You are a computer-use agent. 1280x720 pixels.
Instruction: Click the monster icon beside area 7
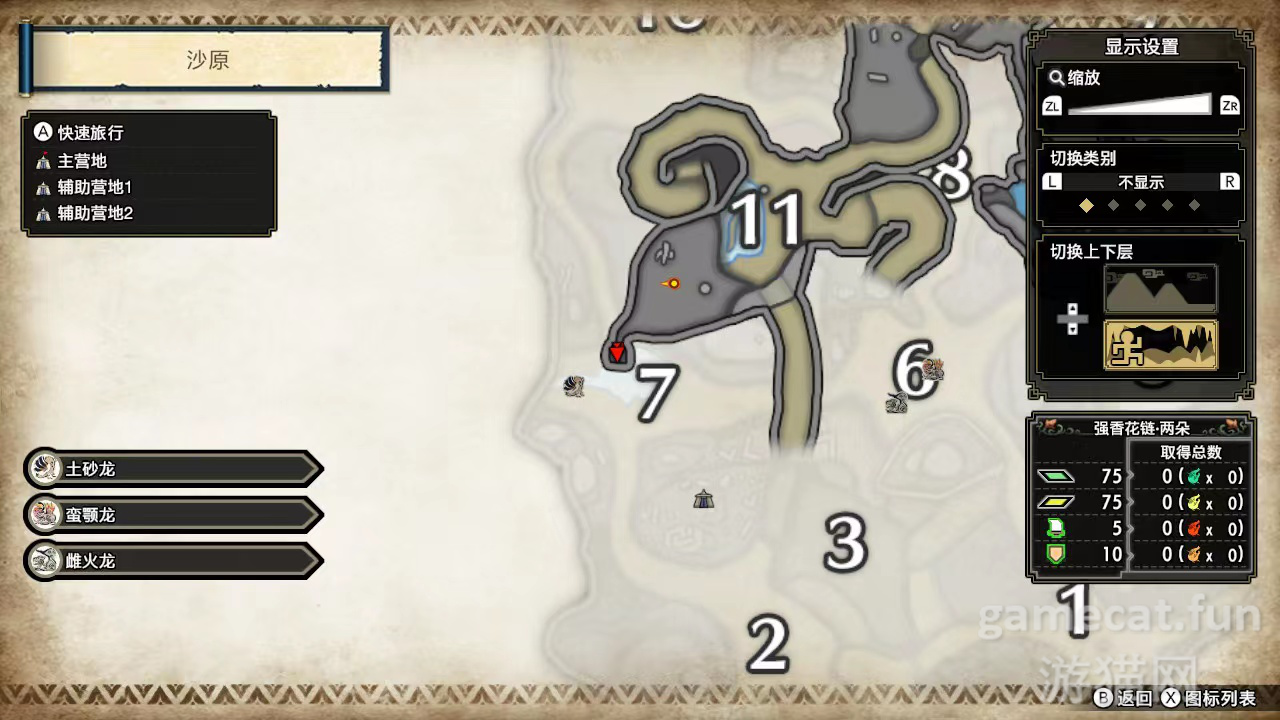(574, 386)
